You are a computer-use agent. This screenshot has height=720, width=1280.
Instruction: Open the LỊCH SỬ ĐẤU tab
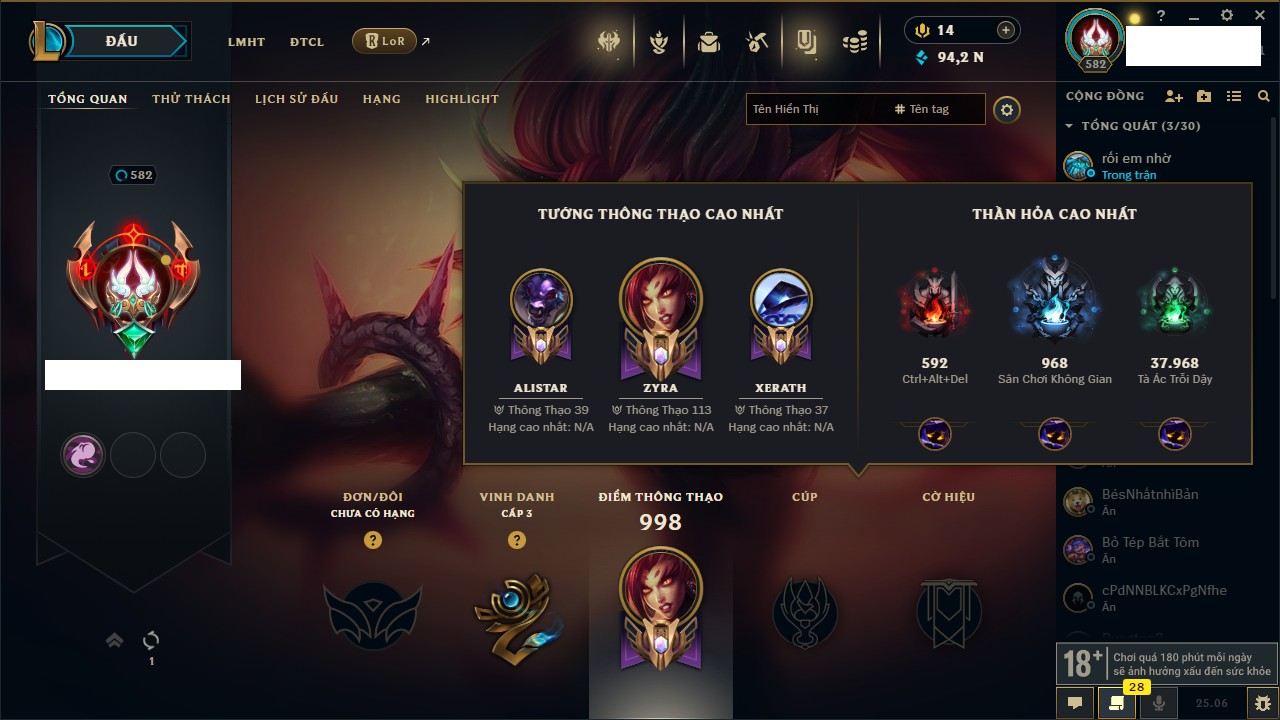(x=296, y=99)
